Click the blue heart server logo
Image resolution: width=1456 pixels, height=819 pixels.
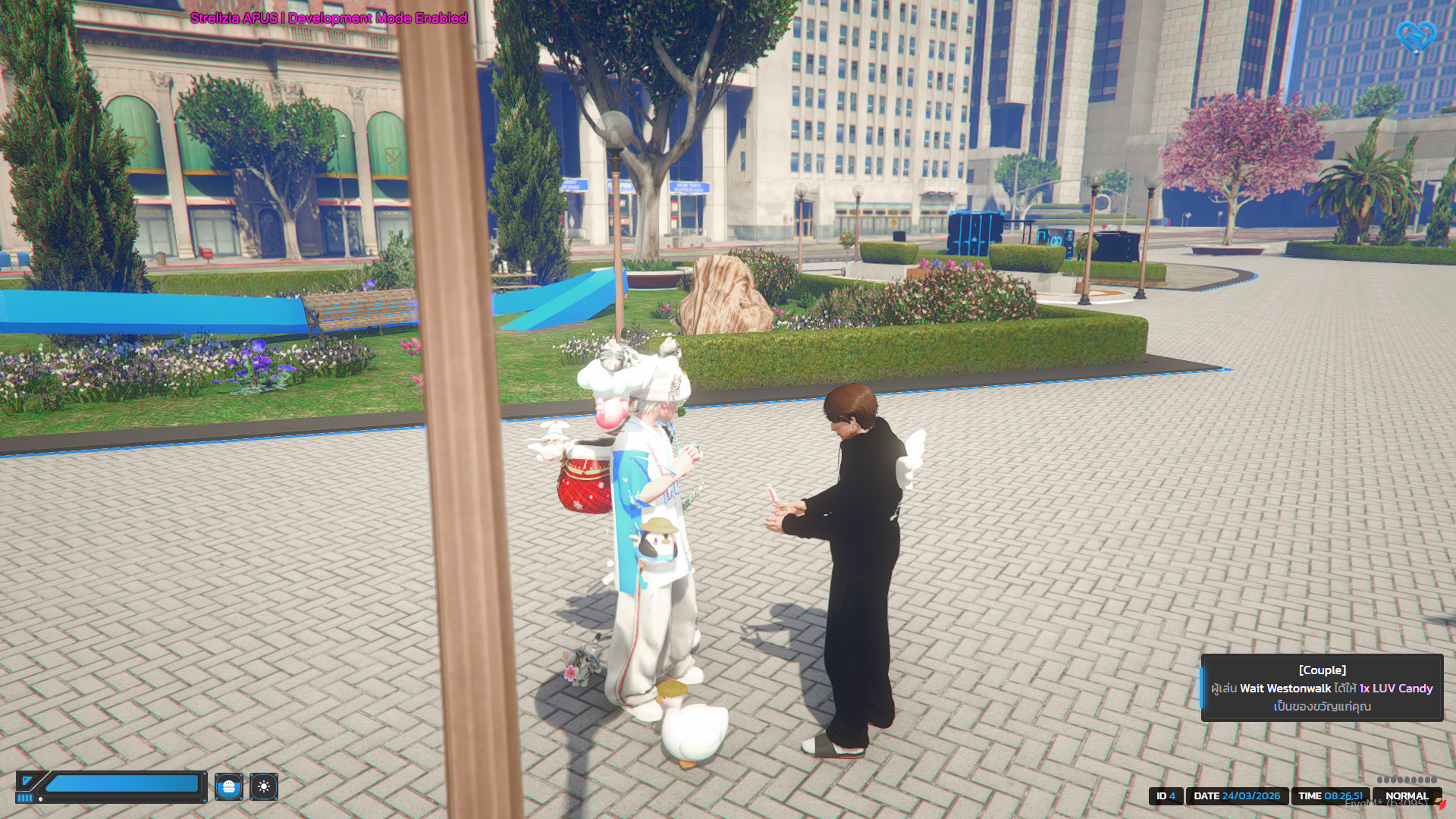tap(1416, 36)
